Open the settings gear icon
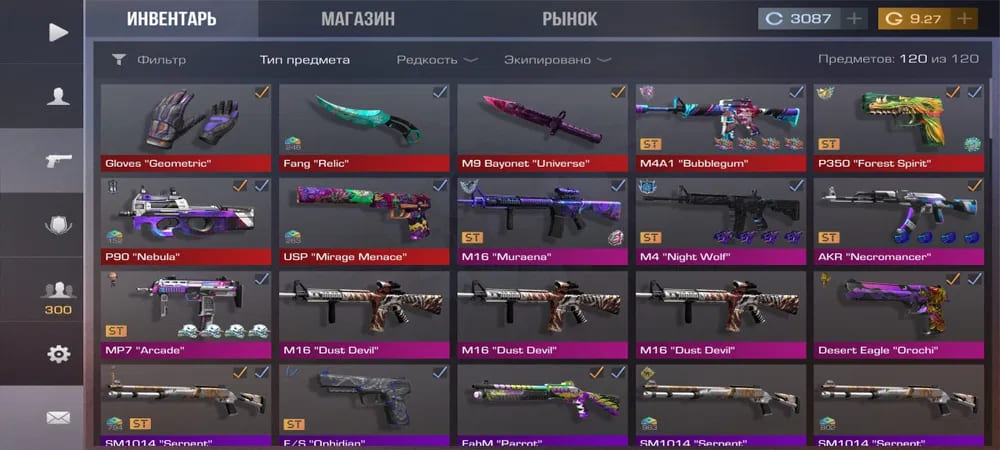 (59, 354)
